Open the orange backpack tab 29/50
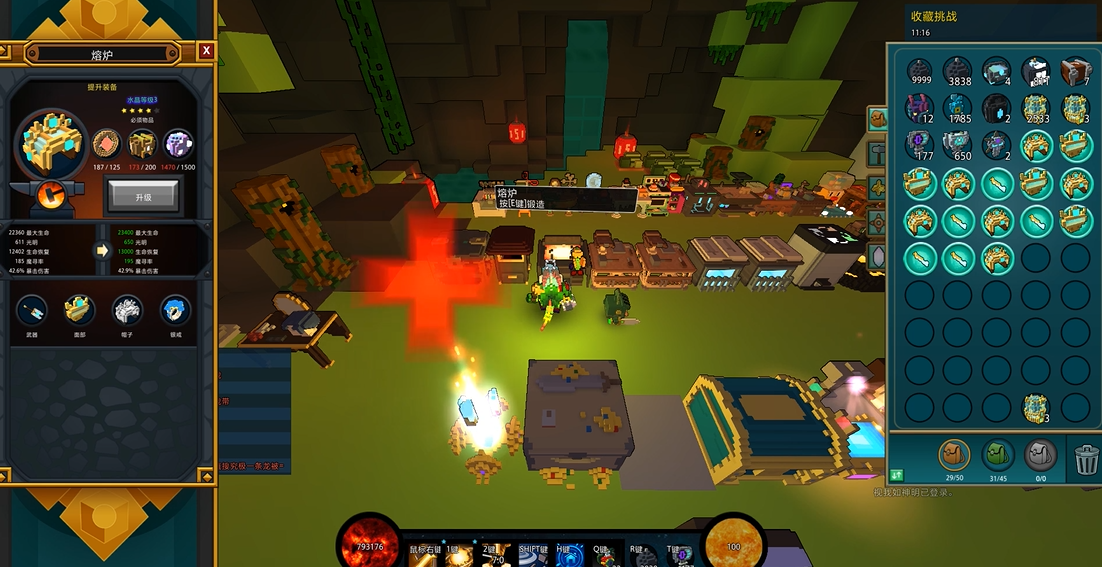 click(x=953, y=456)
